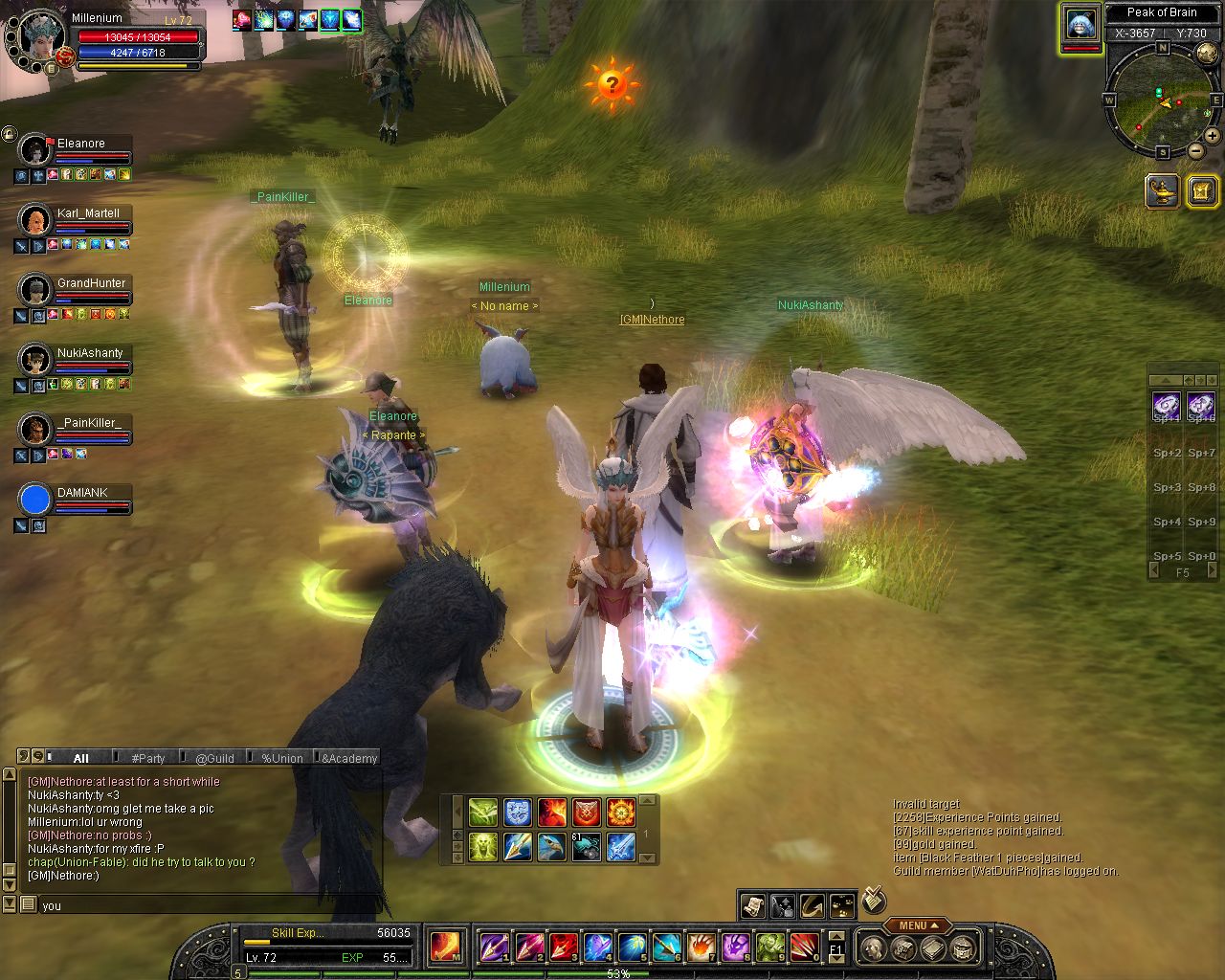Zoom in the minimap with plus button
This screenshot has height=980, width=1225.
1212,136
